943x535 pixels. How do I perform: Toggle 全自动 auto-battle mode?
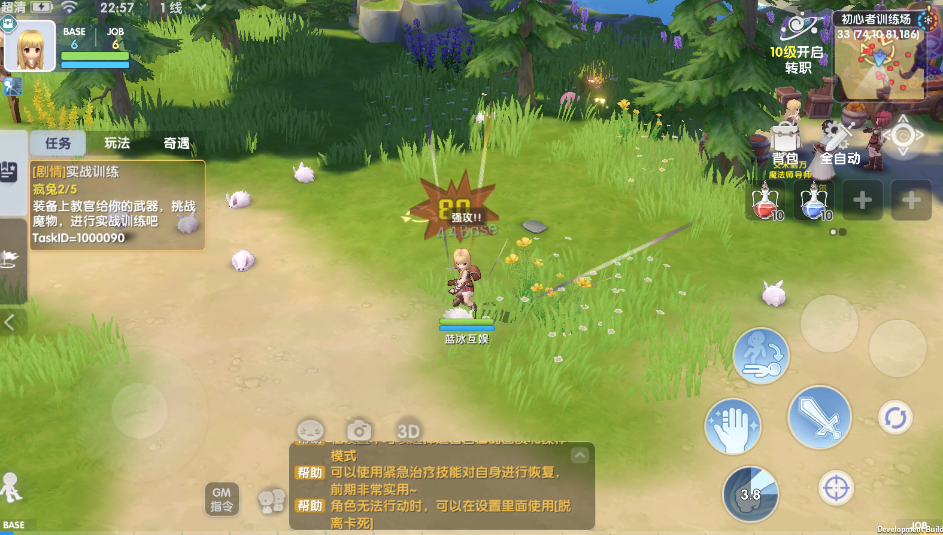840,143
